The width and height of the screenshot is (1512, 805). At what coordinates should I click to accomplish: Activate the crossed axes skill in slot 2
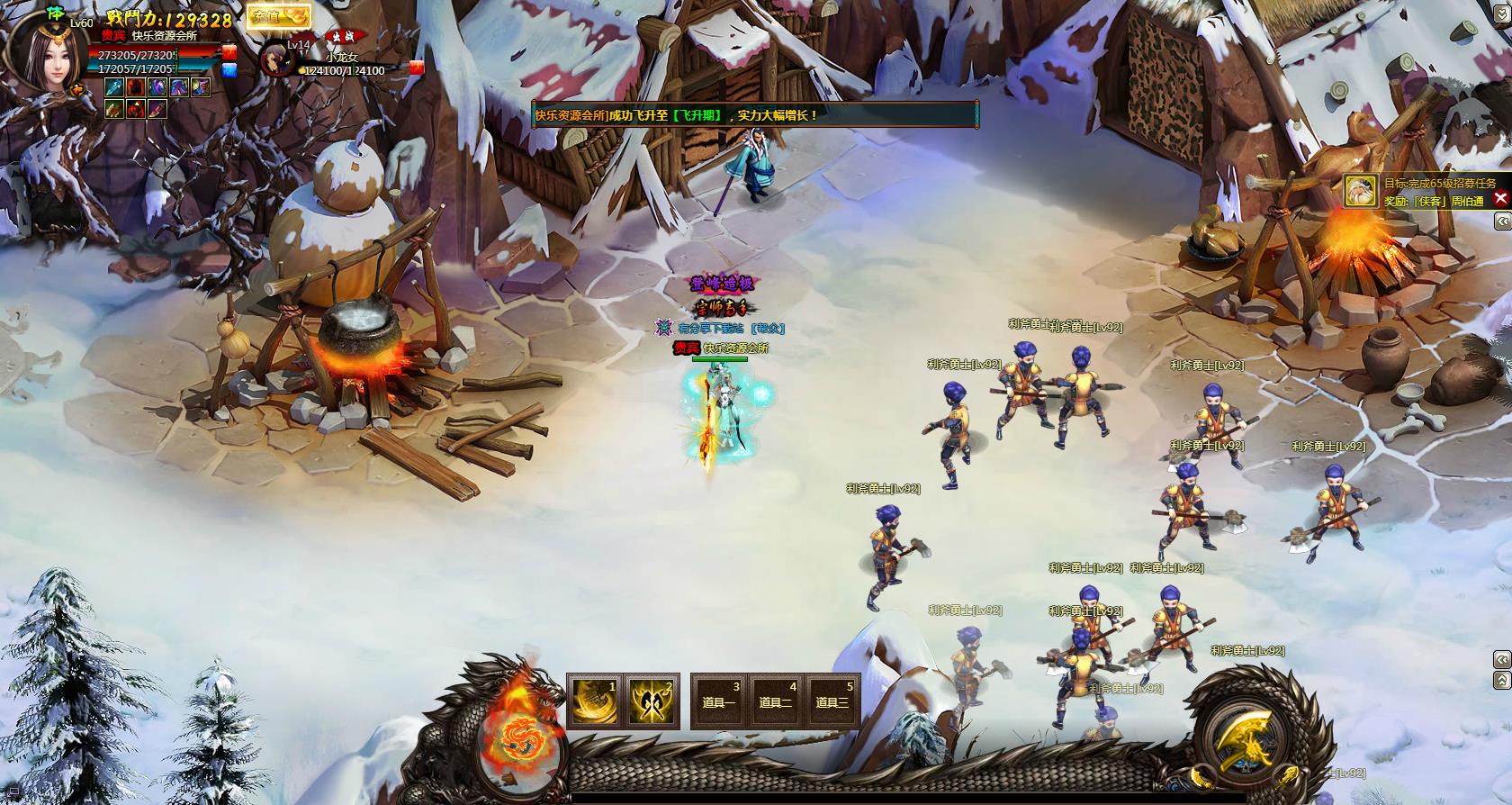click(x=651, y=701)
